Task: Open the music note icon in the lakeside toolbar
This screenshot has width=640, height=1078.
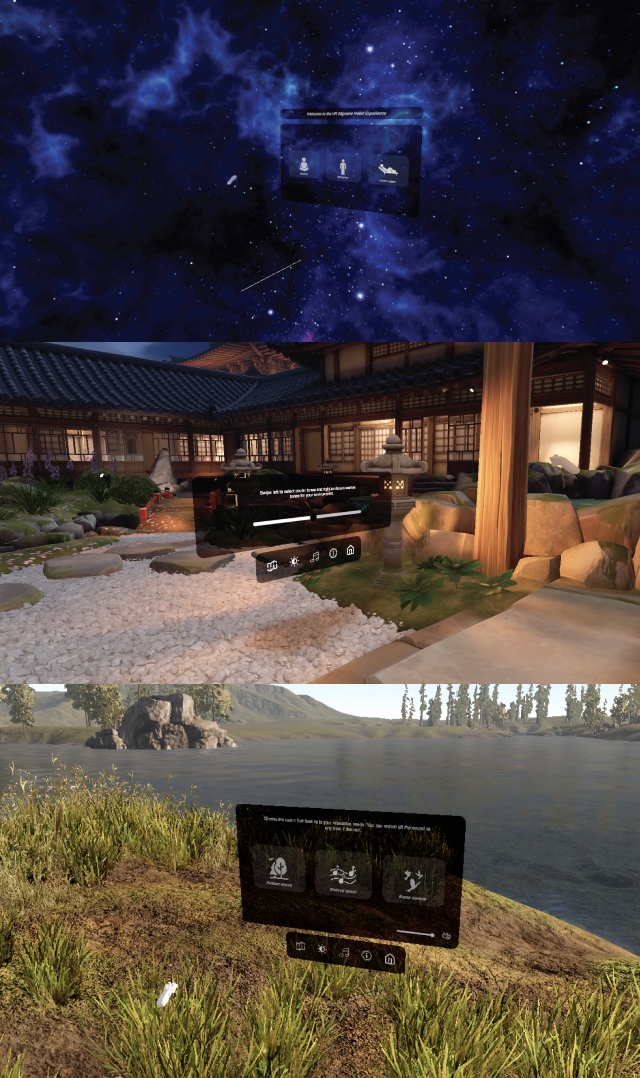Action: coord(344,953)
